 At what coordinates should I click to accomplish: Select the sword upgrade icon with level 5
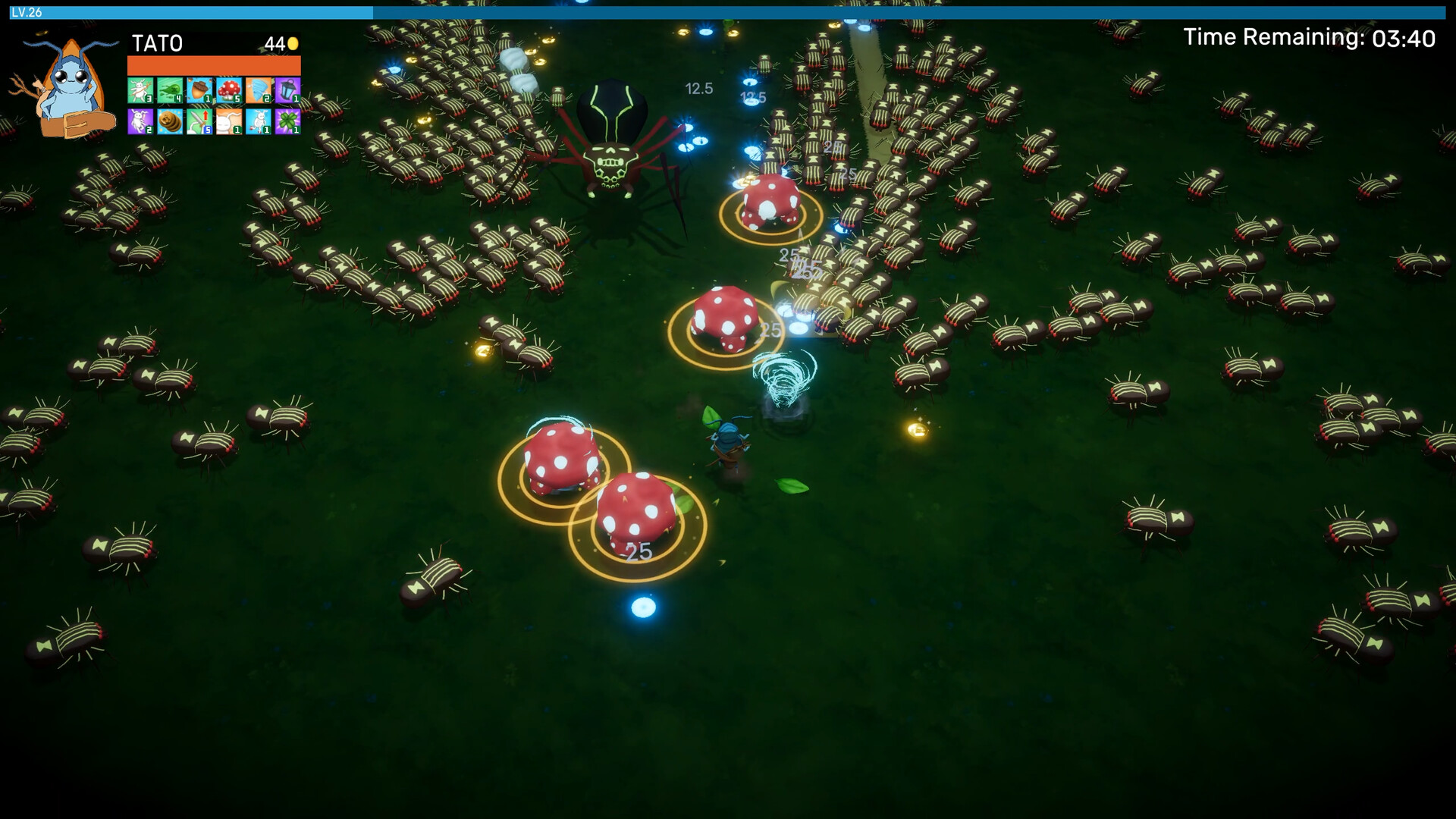pyautogui.click(x=199, y=121)
